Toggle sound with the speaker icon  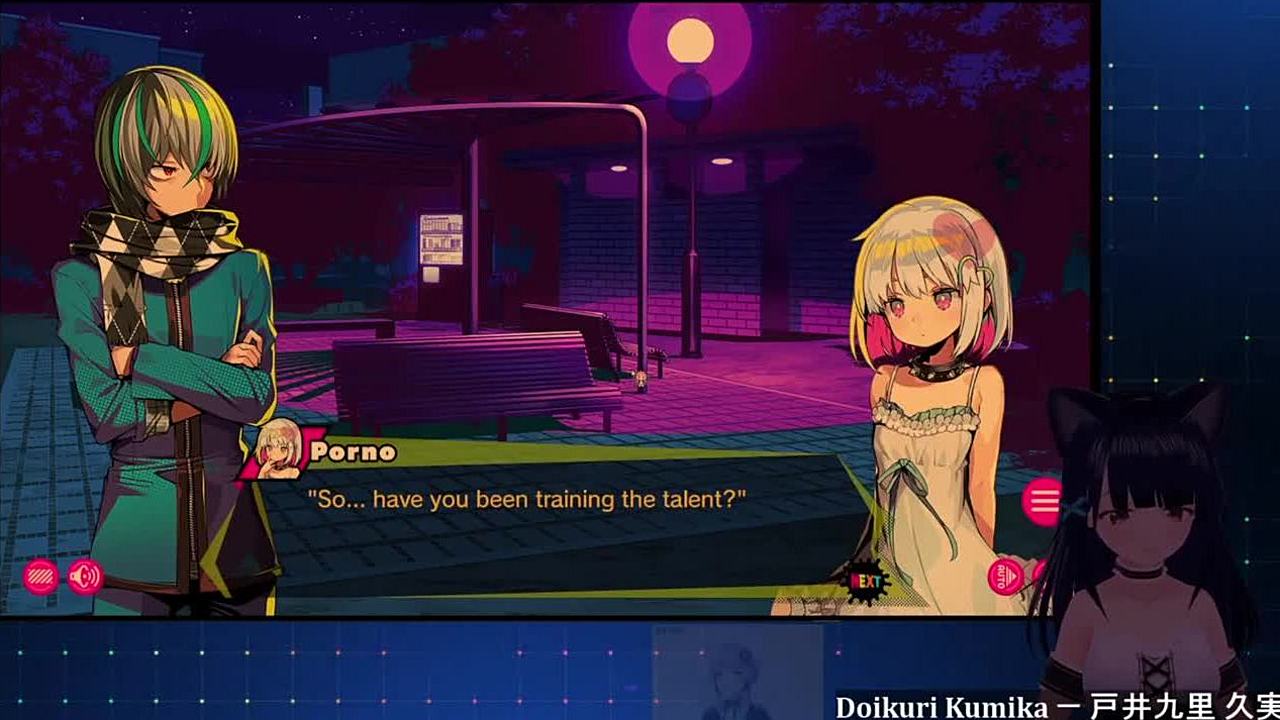coord(85,576)
